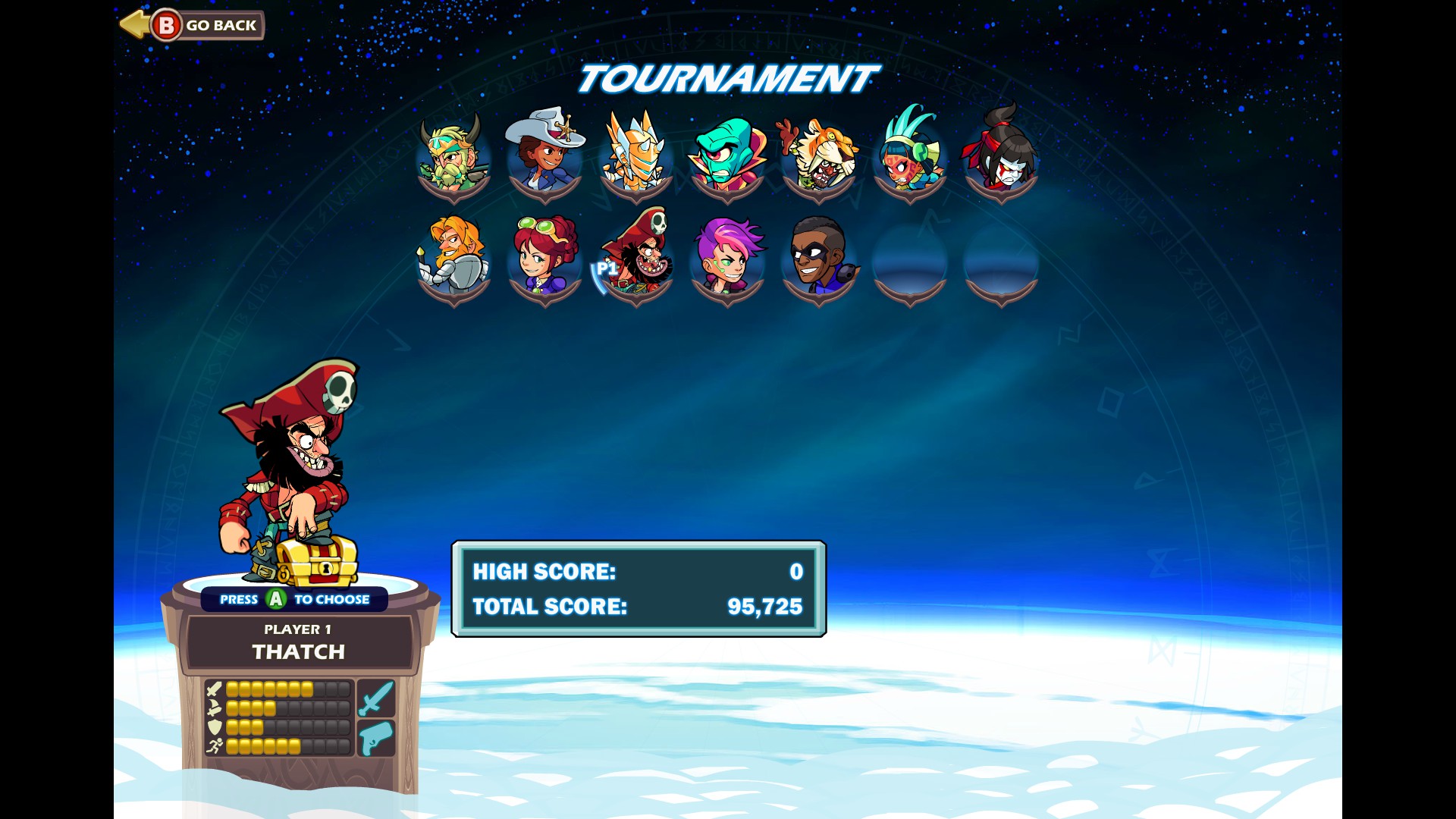Image resolution: width=1456 pixels, height=819 pixels.
Task: Pick the golden armored knight portrait
Action: coord(635,157)
